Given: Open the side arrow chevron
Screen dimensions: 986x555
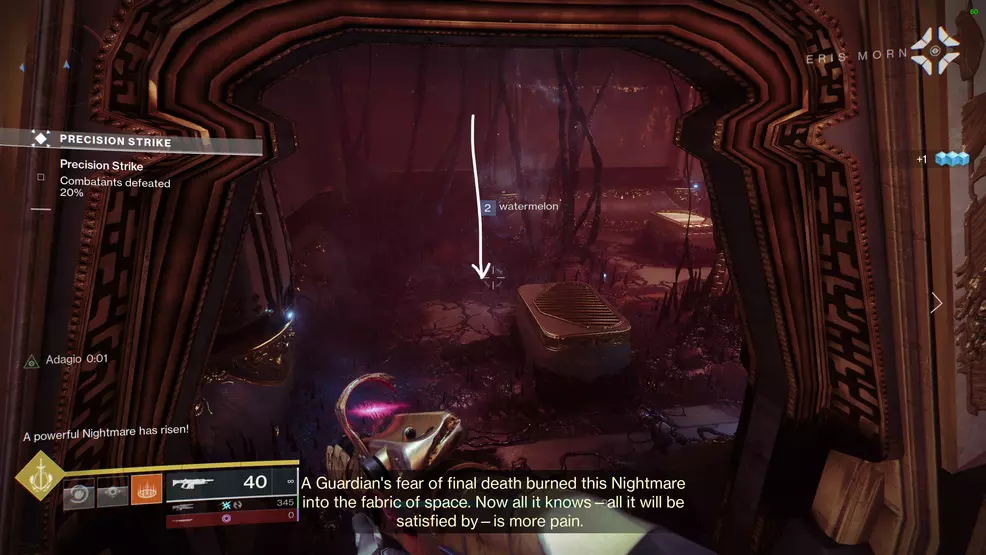Looking at the screenshot, I should (x=936, y=302).
